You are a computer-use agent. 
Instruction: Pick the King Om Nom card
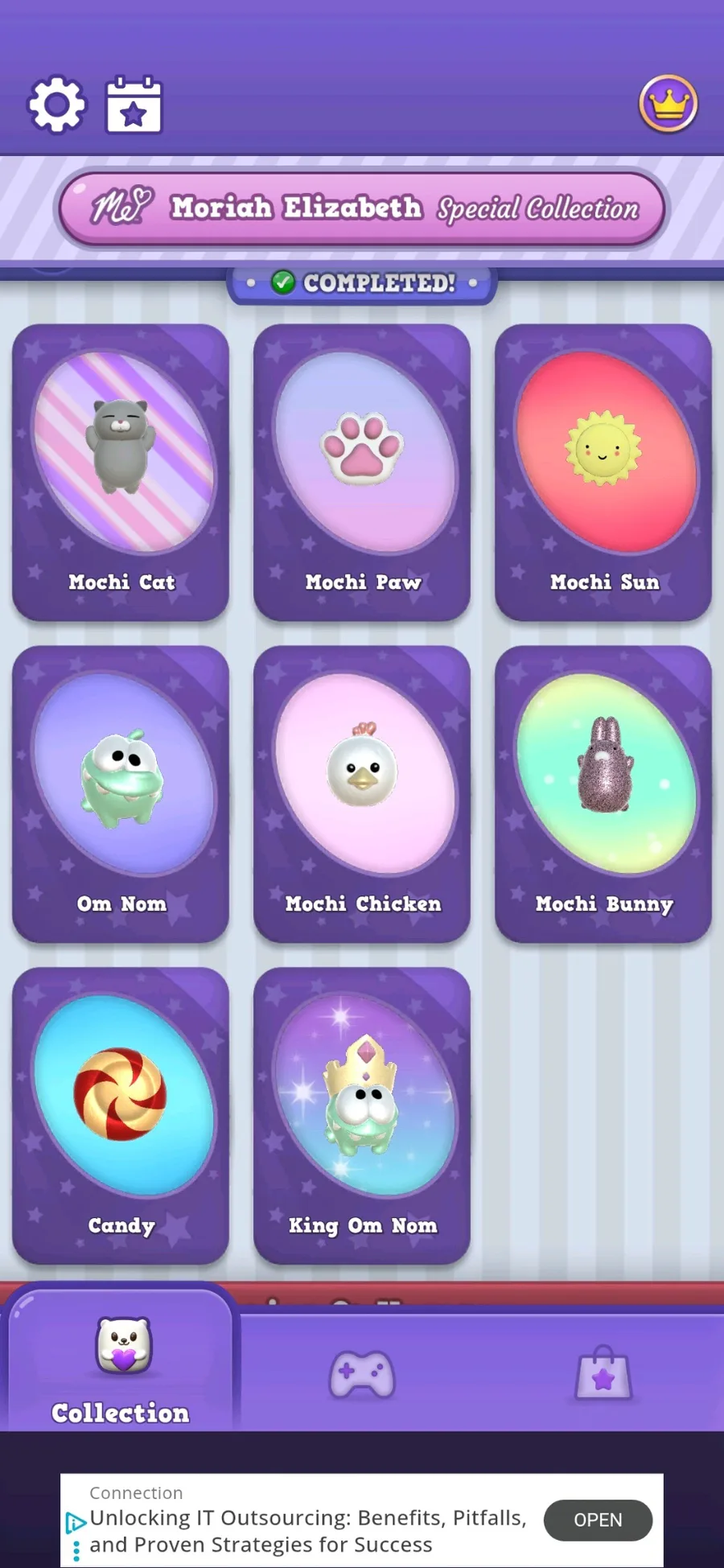click(x=362, y=1116)
